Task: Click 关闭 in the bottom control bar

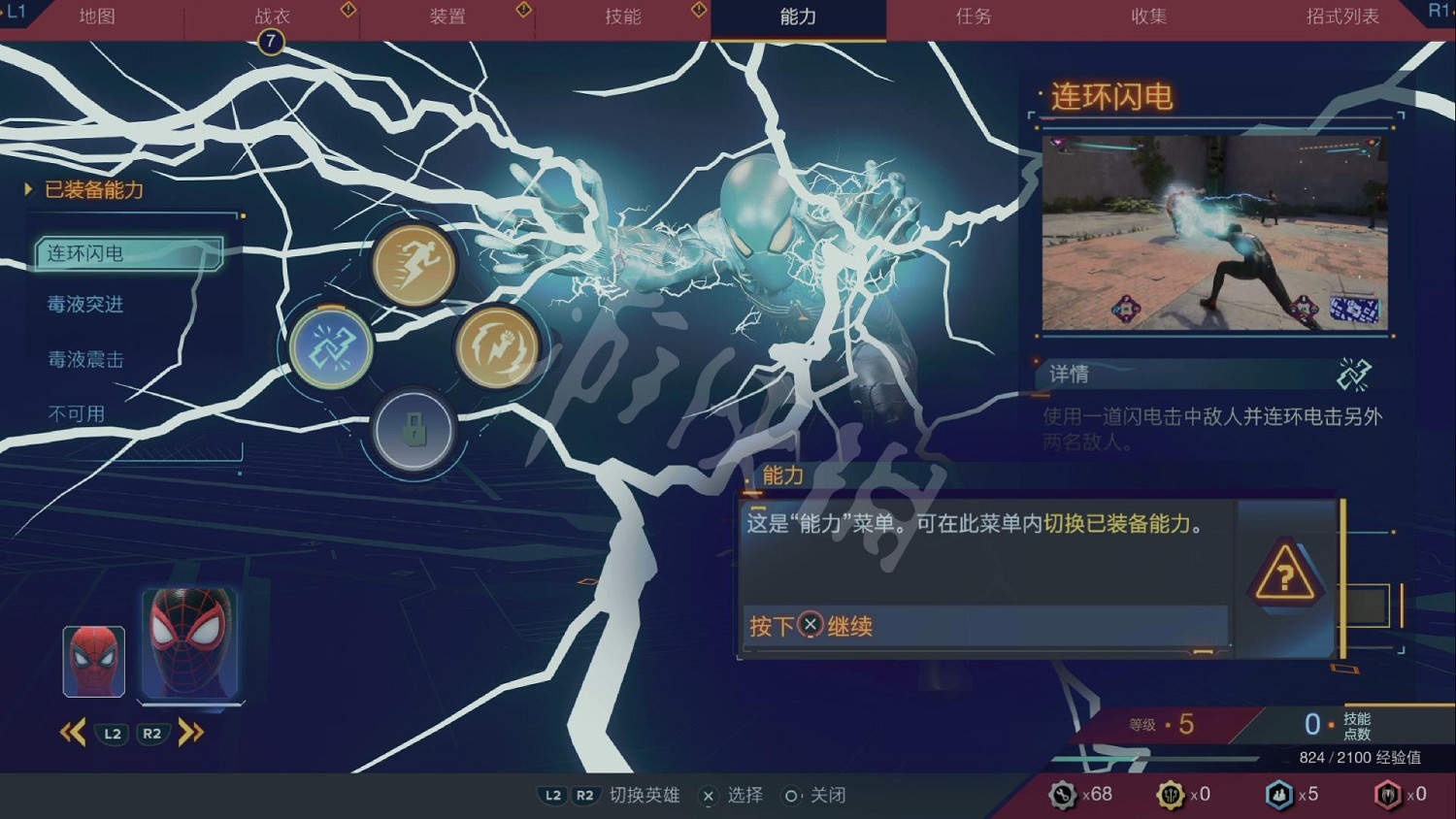Action: coord(827,795)
